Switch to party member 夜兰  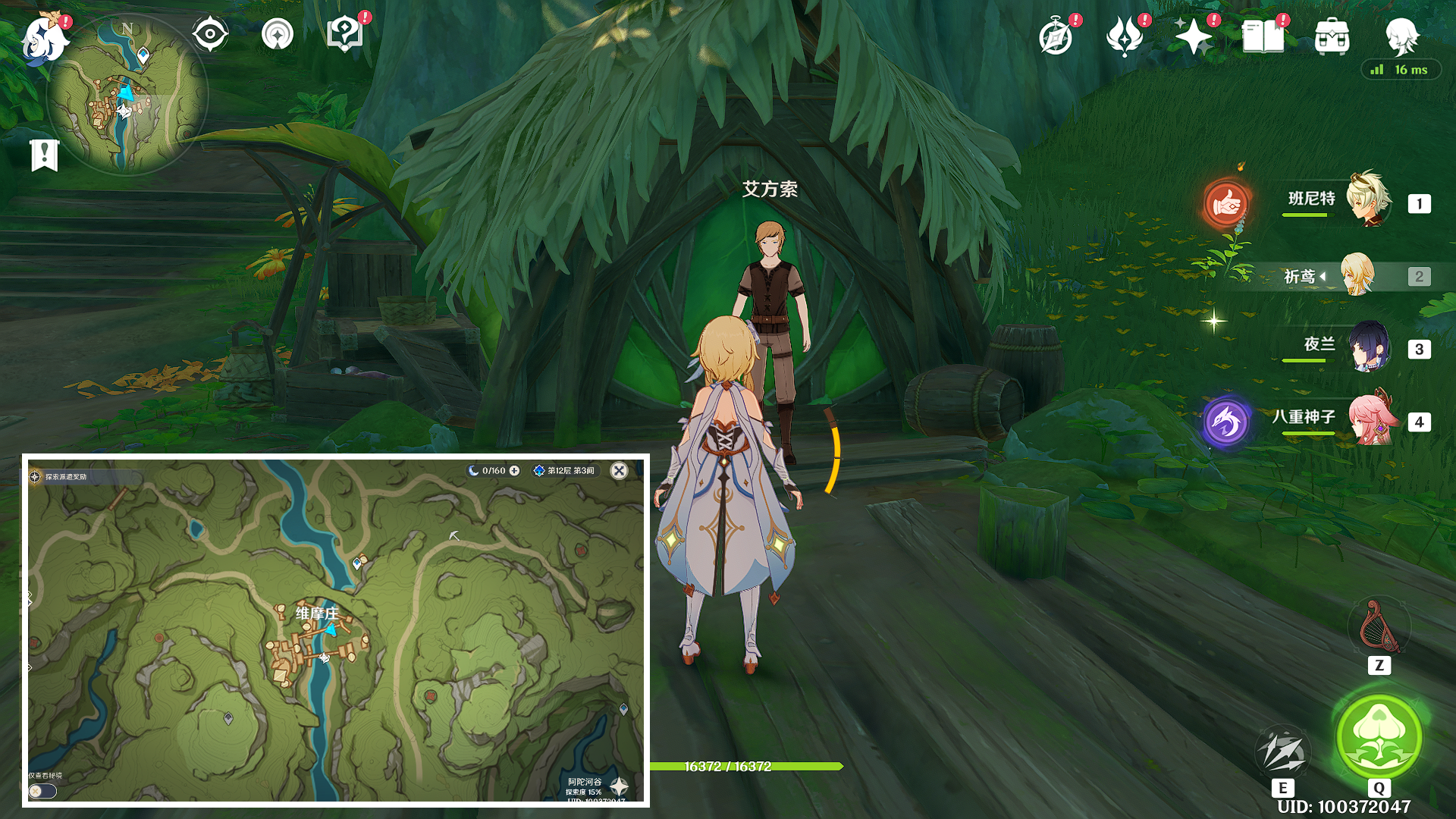coord(1368,347)
